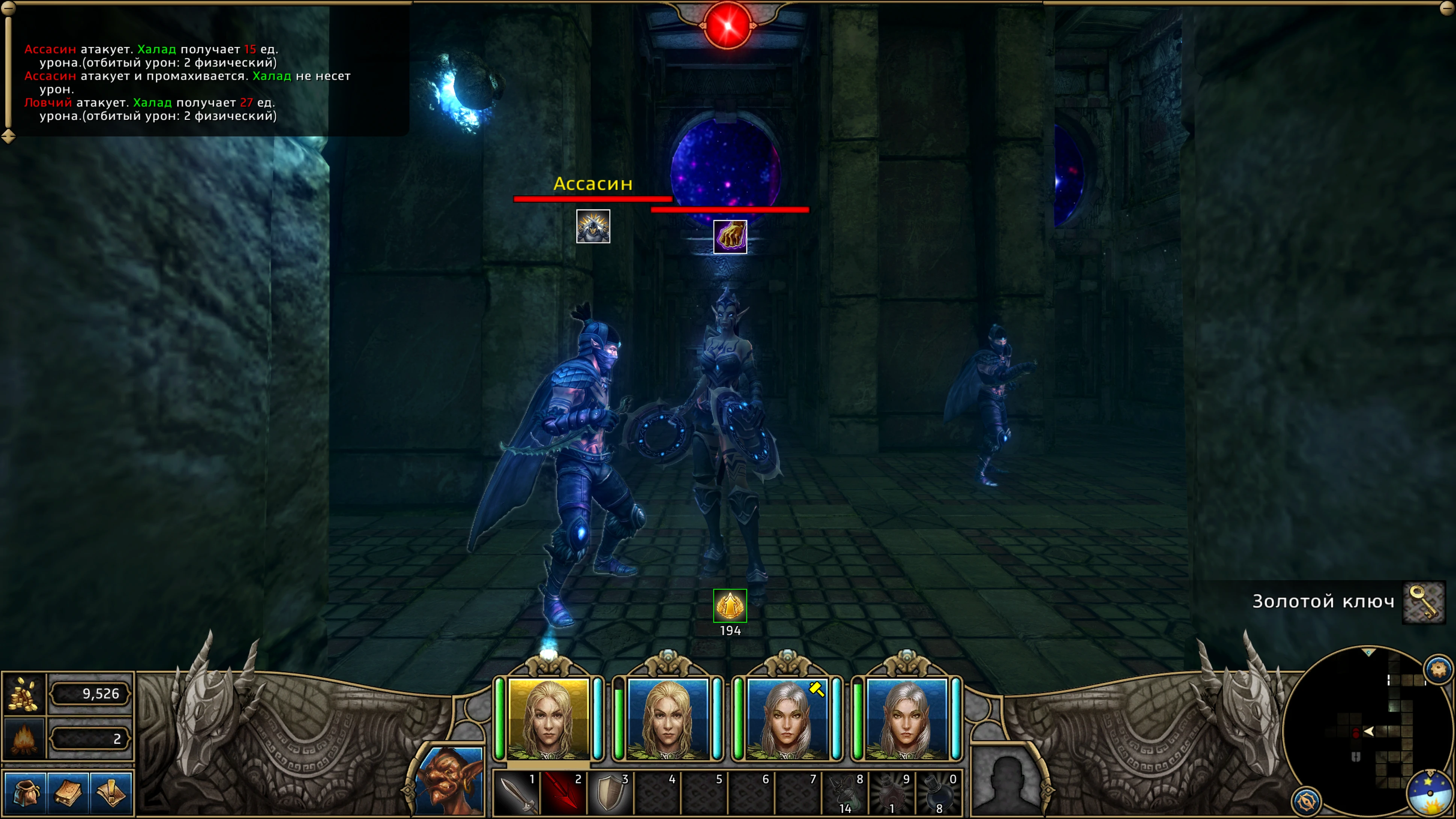Click the Ассасин enemy portrait icon
The width and height of the screenshot is (1456, 819).
point(593,227)
